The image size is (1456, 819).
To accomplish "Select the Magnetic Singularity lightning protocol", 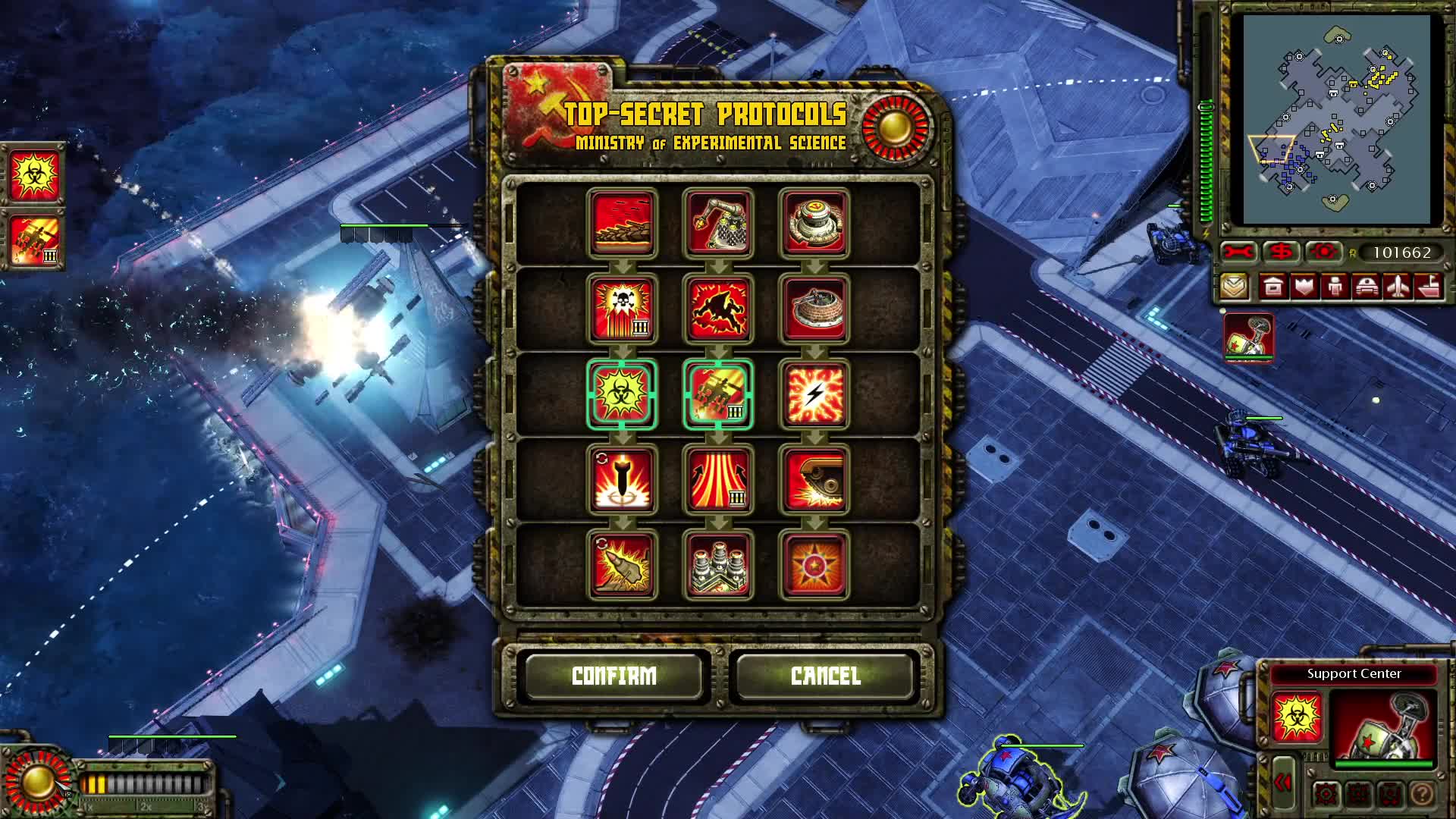I will pos(815,394).
